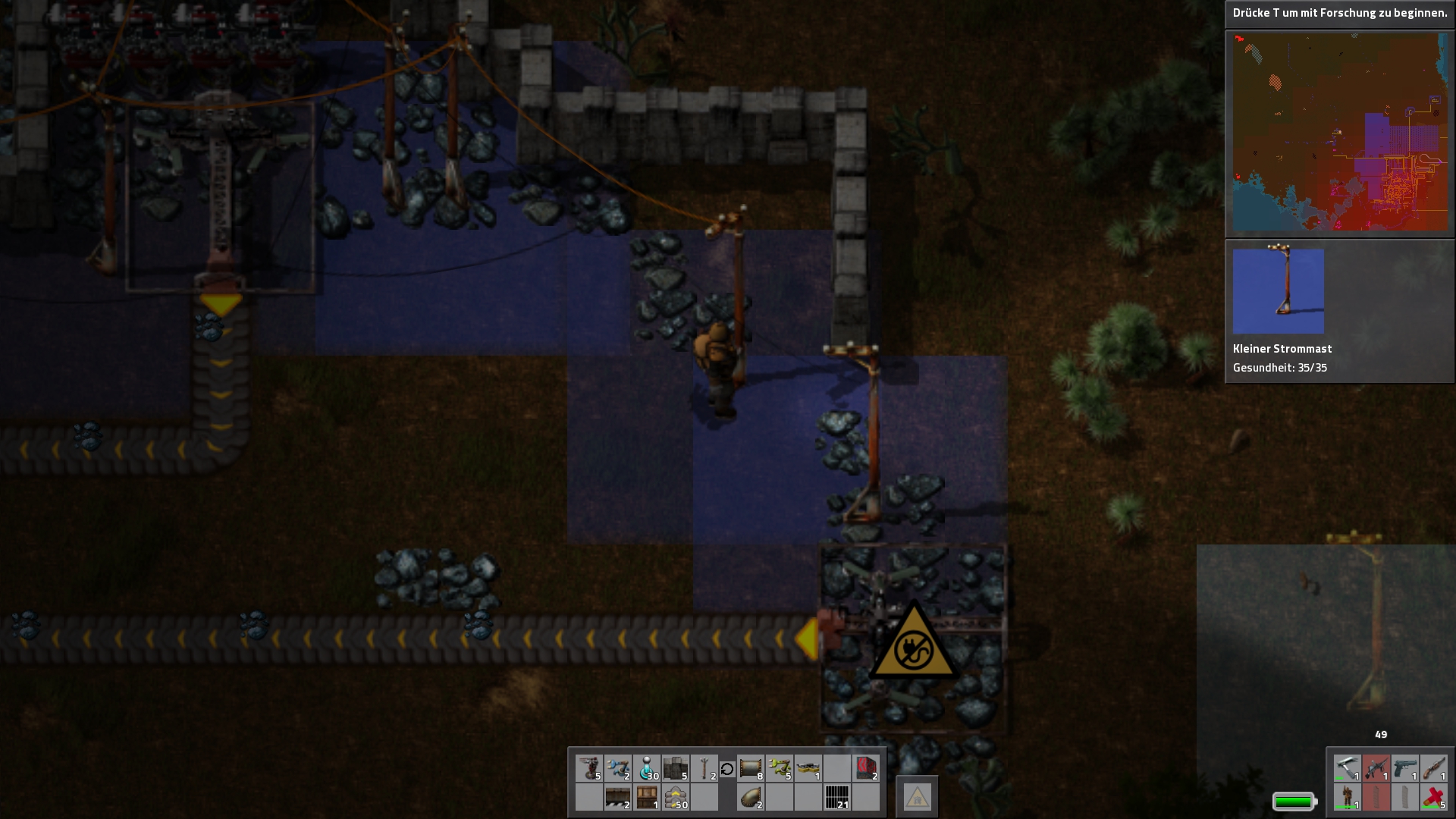This screenshot has width=1456, height=819.
Task: Toggle the warning triangle alert button
Action: coord(917,797)
